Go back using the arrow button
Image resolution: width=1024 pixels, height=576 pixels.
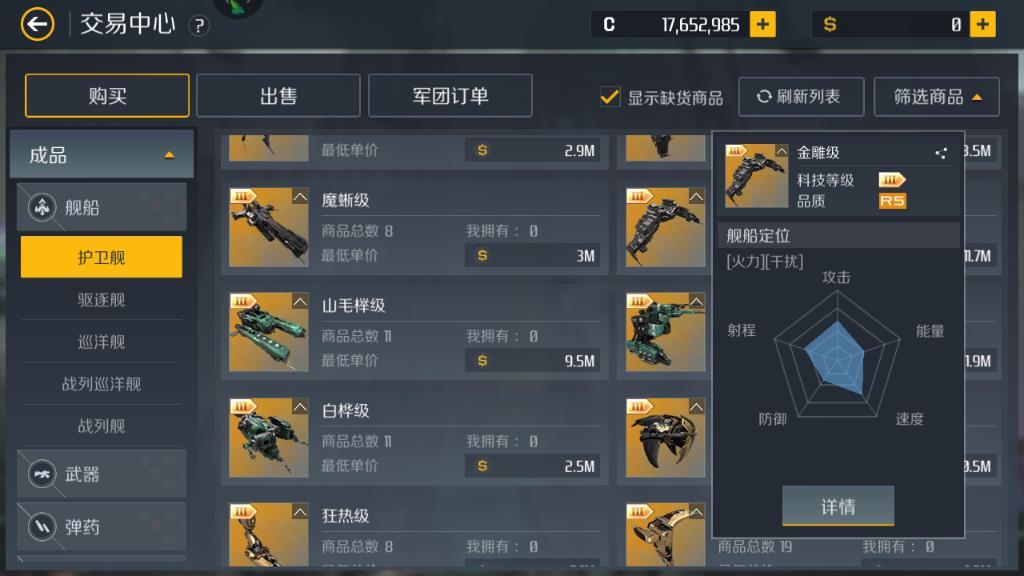[37, 24]
